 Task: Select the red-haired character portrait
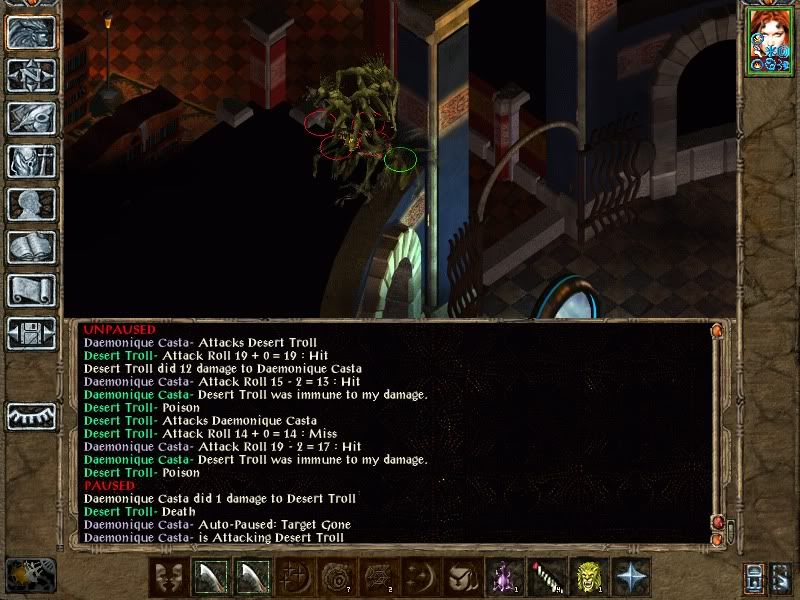pos(768,42)
